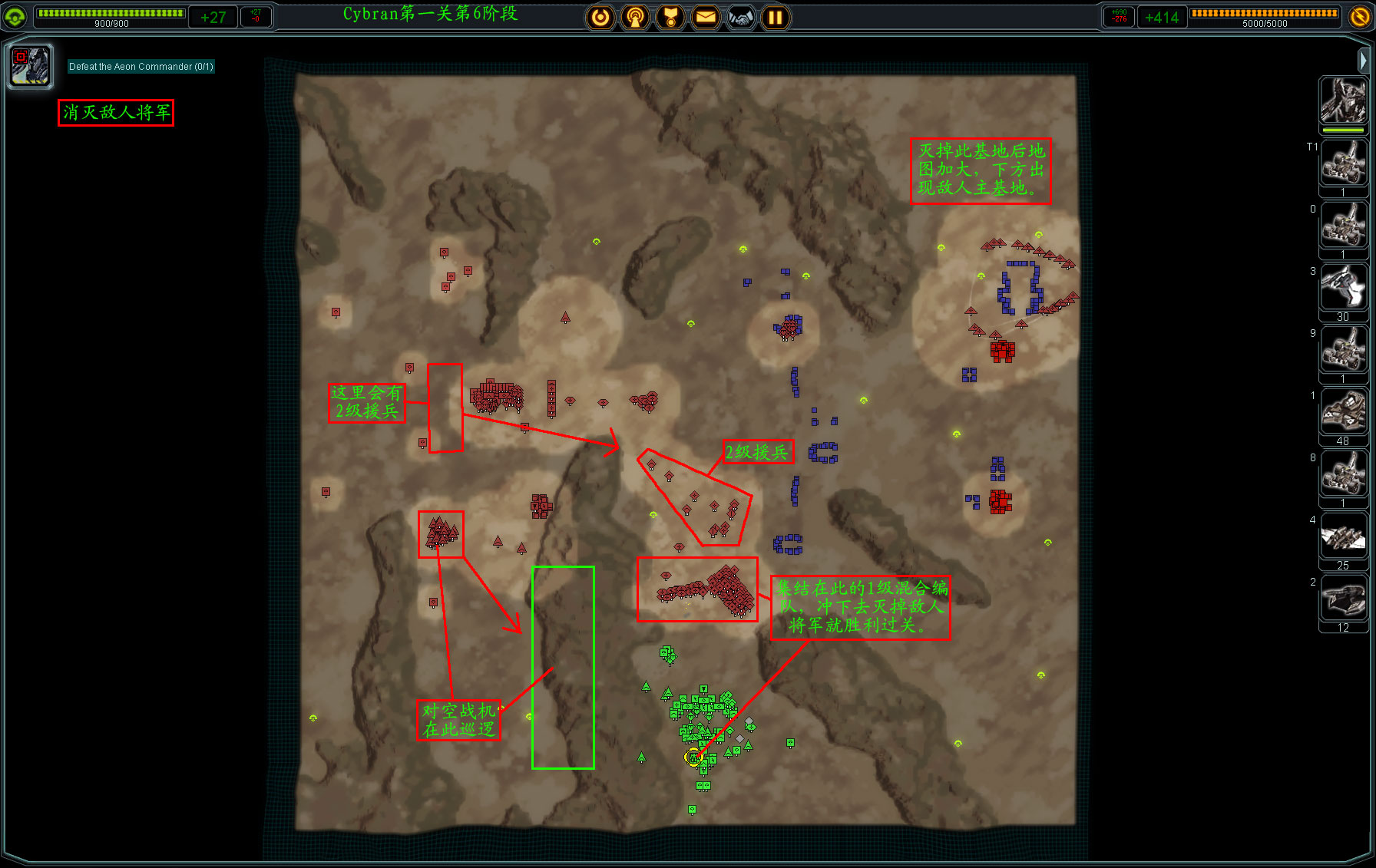Open the medal objectives button
This screenshot has width=1376, height=868.
(670, 17)
